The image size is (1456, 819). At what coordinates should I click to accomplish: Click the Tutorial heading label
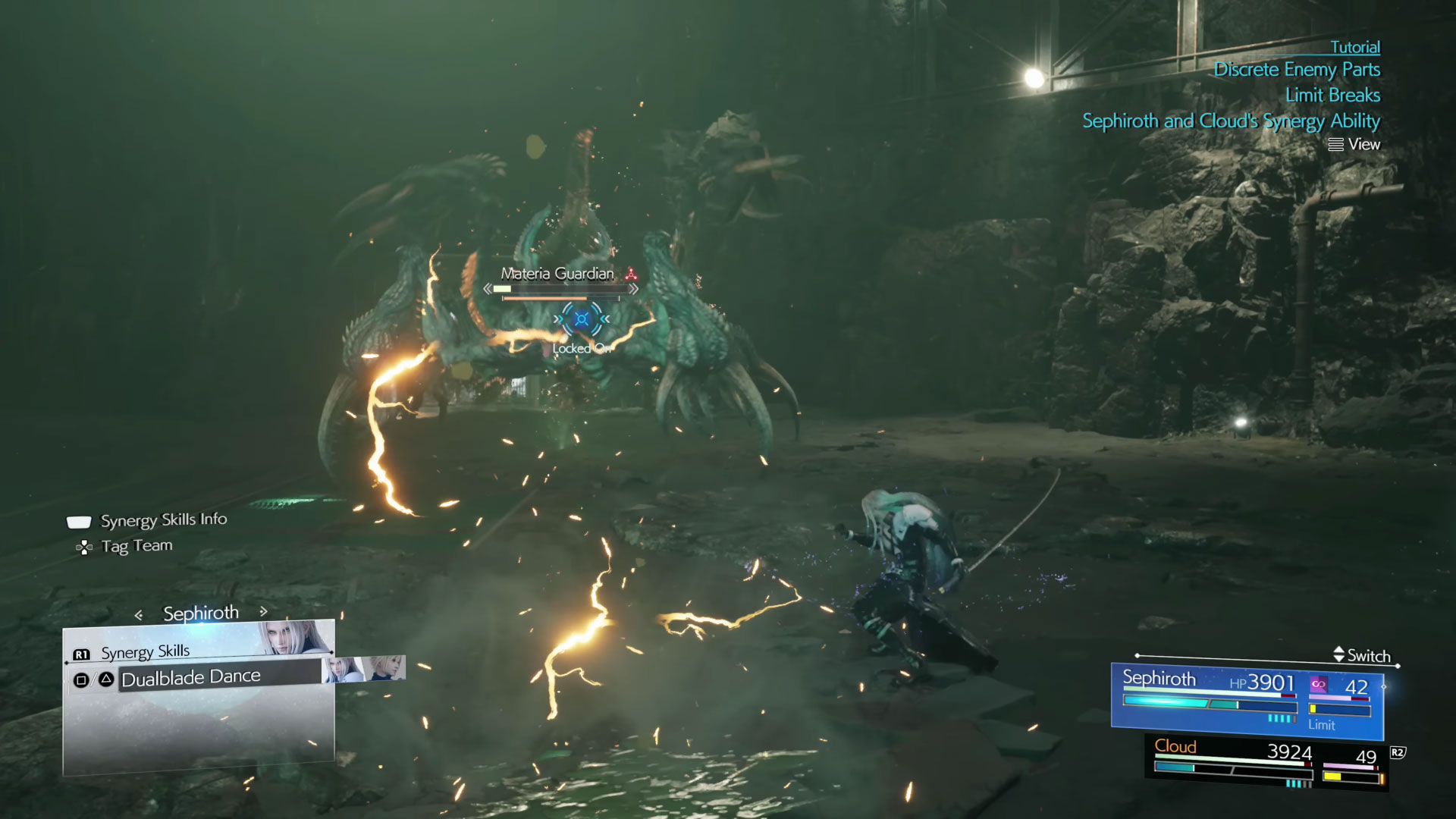tap(1355, 47)
